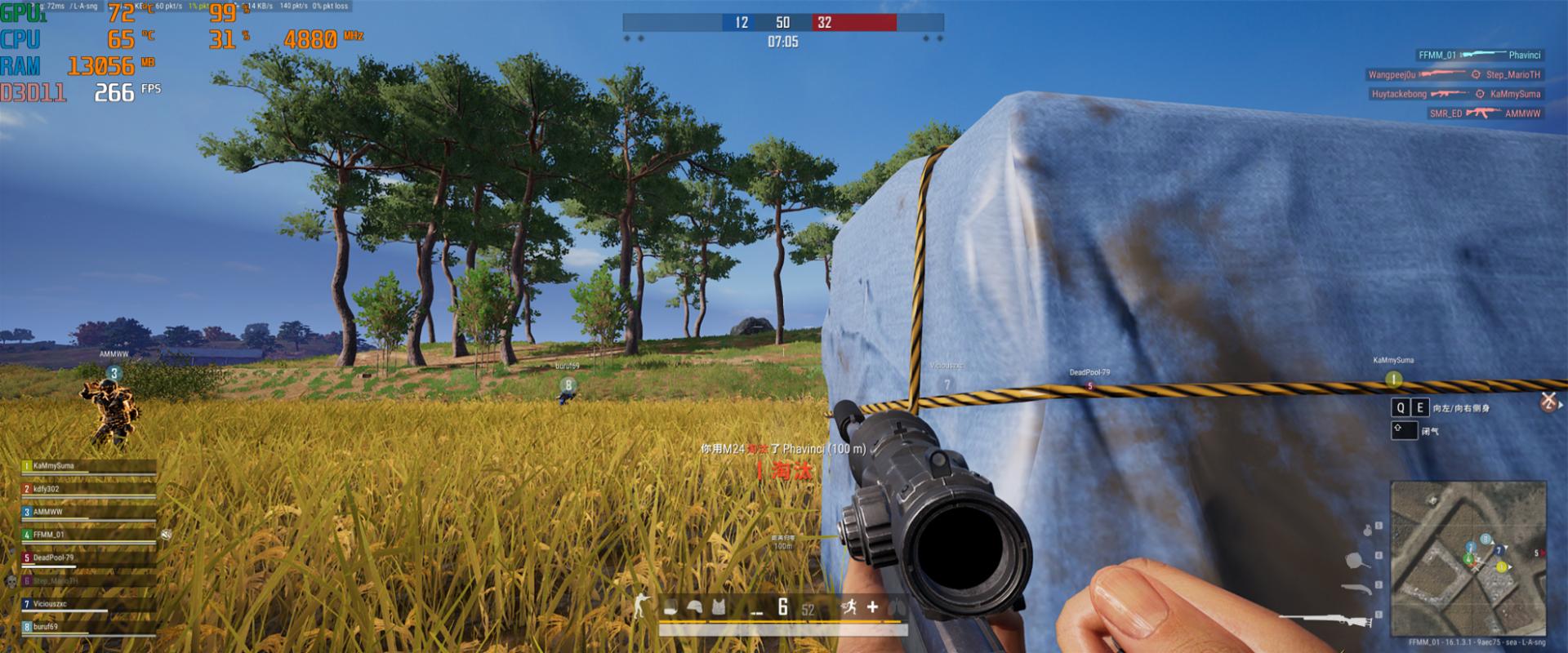Select teammate KaMmySuma in the team list
Screen dimensions: 1568x653
(54, 466)
